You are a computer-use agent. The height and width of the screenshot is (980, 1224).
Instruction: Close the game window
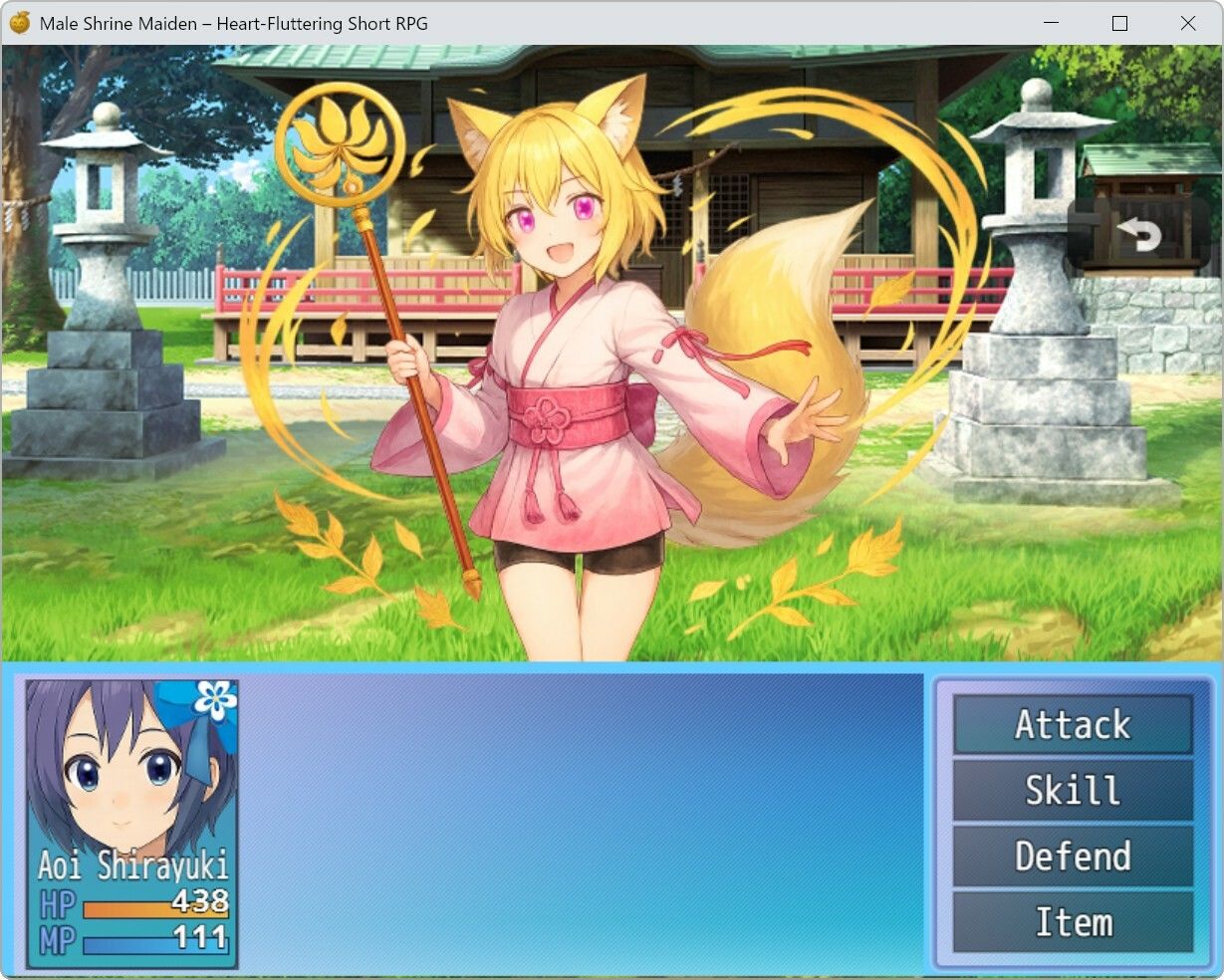(1187, 23)
